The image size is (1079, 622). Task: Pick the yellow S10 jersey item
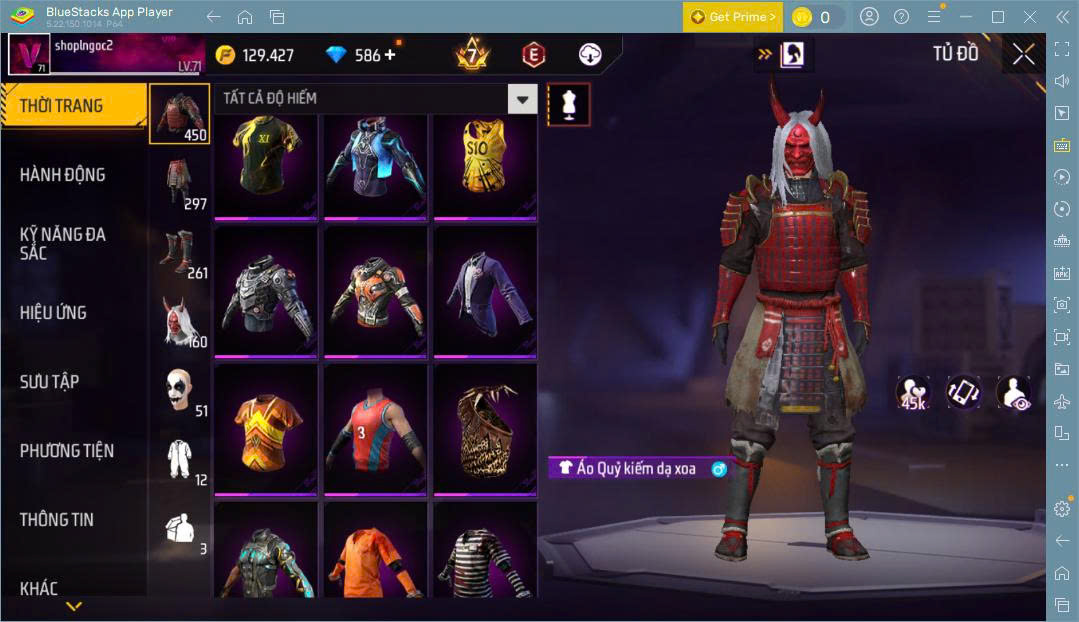(x=484, y=165)
